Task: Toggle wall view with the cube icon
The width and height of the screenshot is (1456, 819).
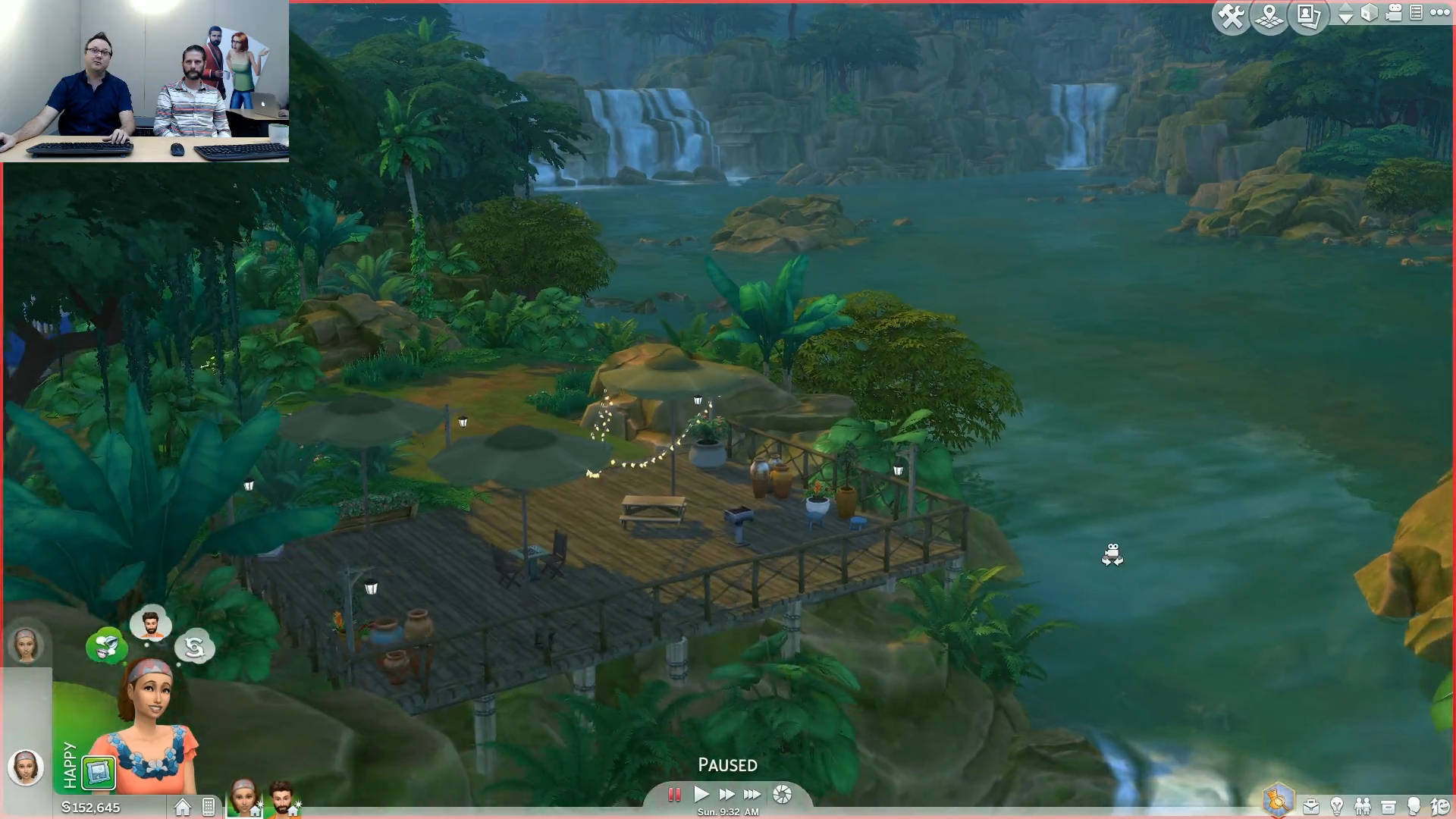Action: click(x=1369, y=13)
